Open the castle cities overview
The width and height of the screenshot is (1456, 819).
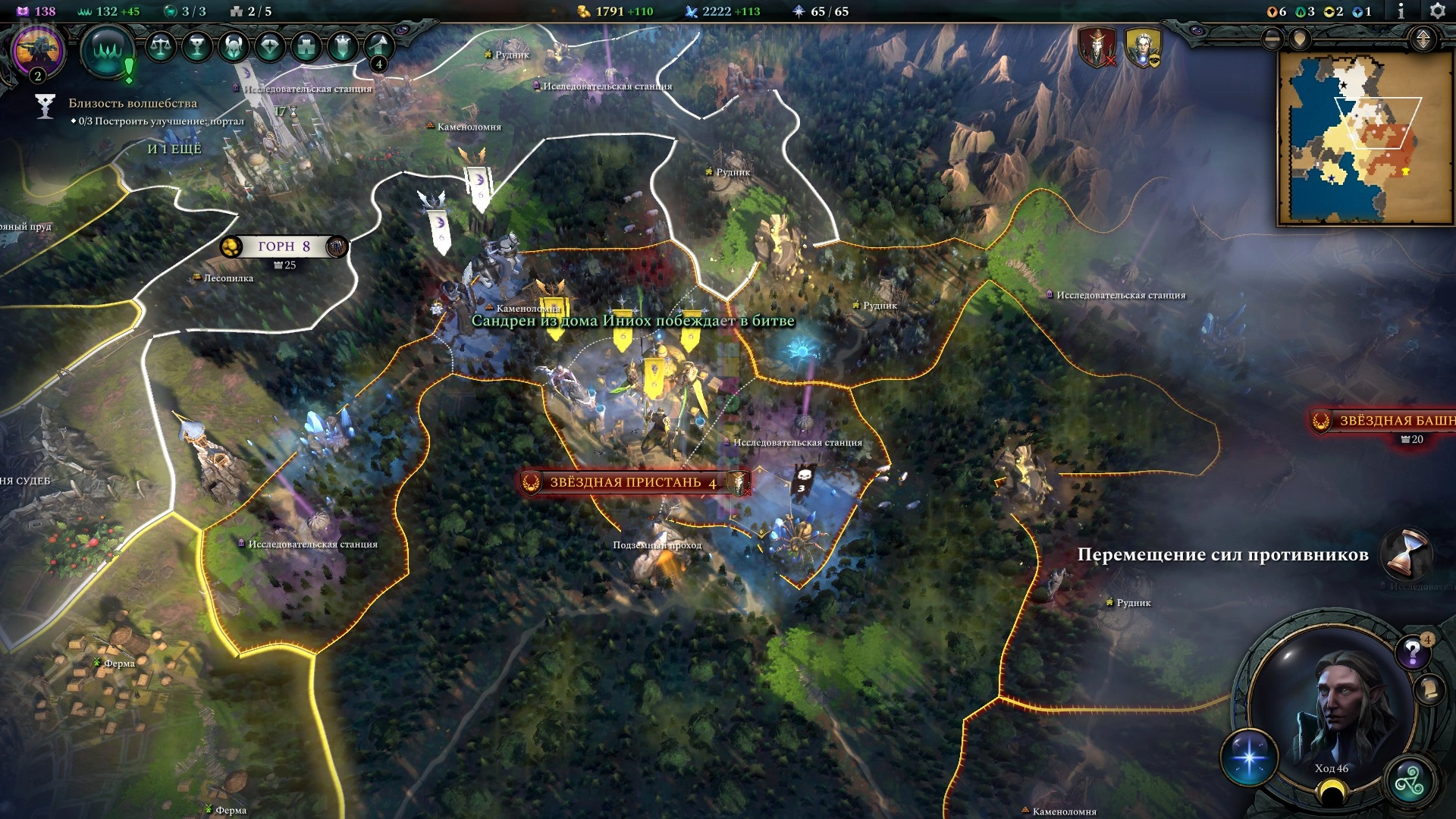(x=306, y=47)
